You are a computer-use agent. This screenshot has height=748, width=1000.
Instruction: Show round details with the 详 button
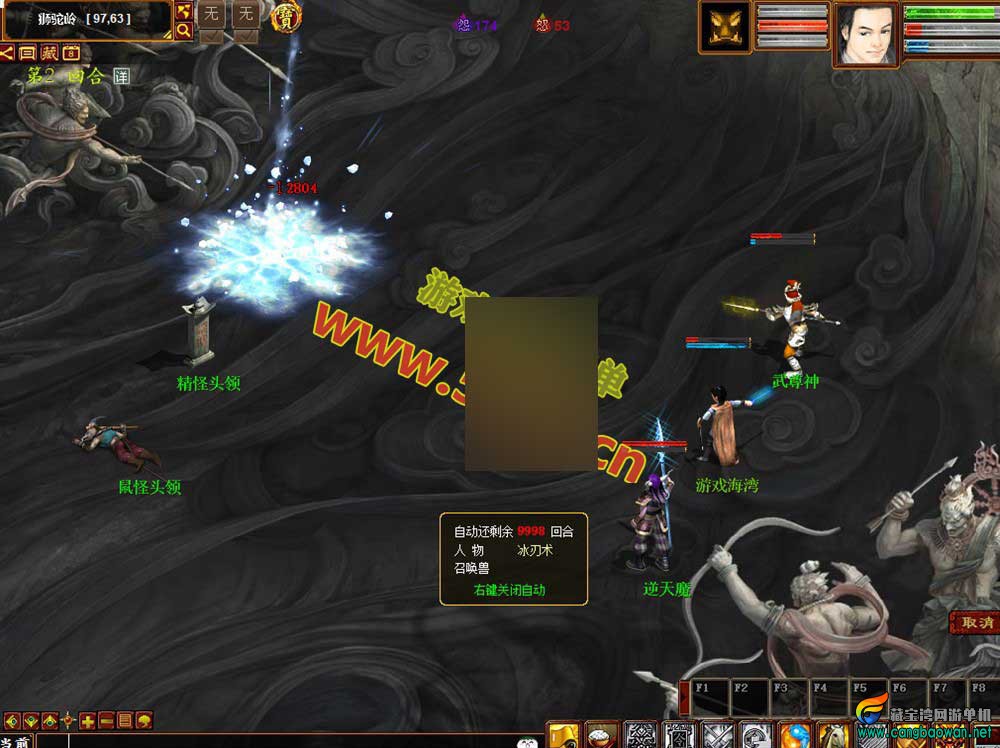tap(121, 76)
